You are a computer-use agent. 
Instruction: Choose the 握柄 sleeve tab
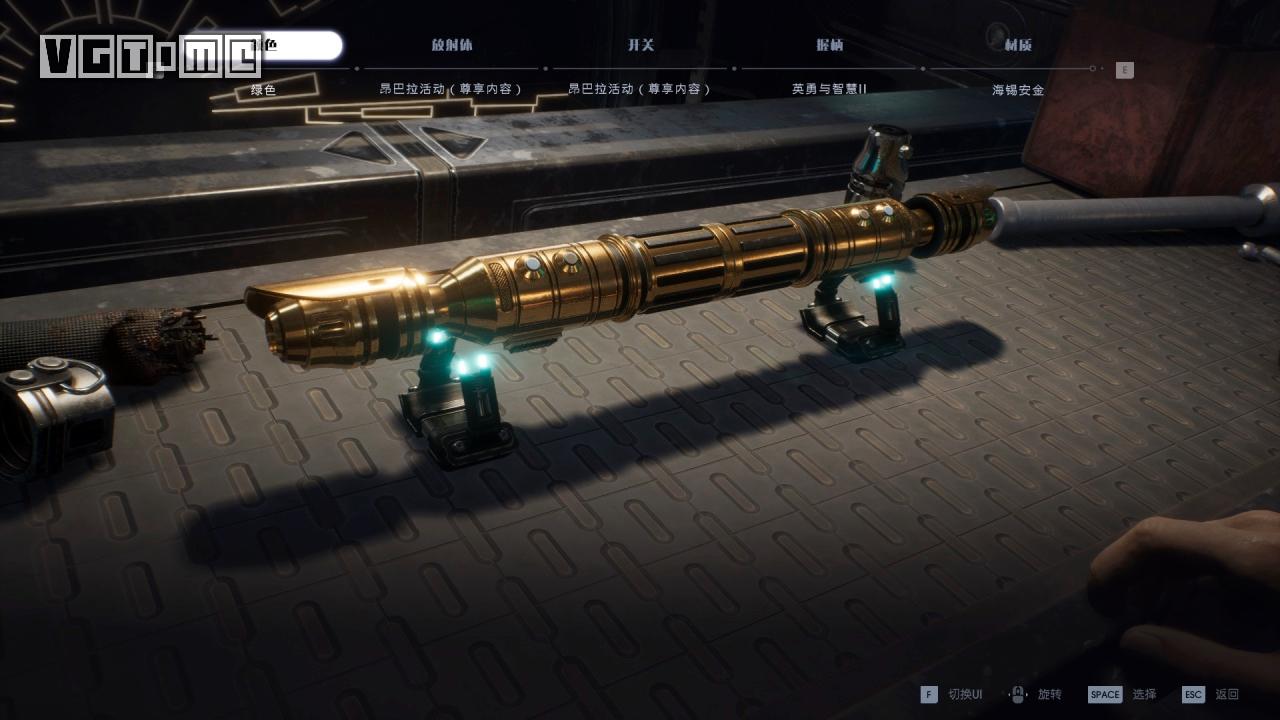pos(829,45)
